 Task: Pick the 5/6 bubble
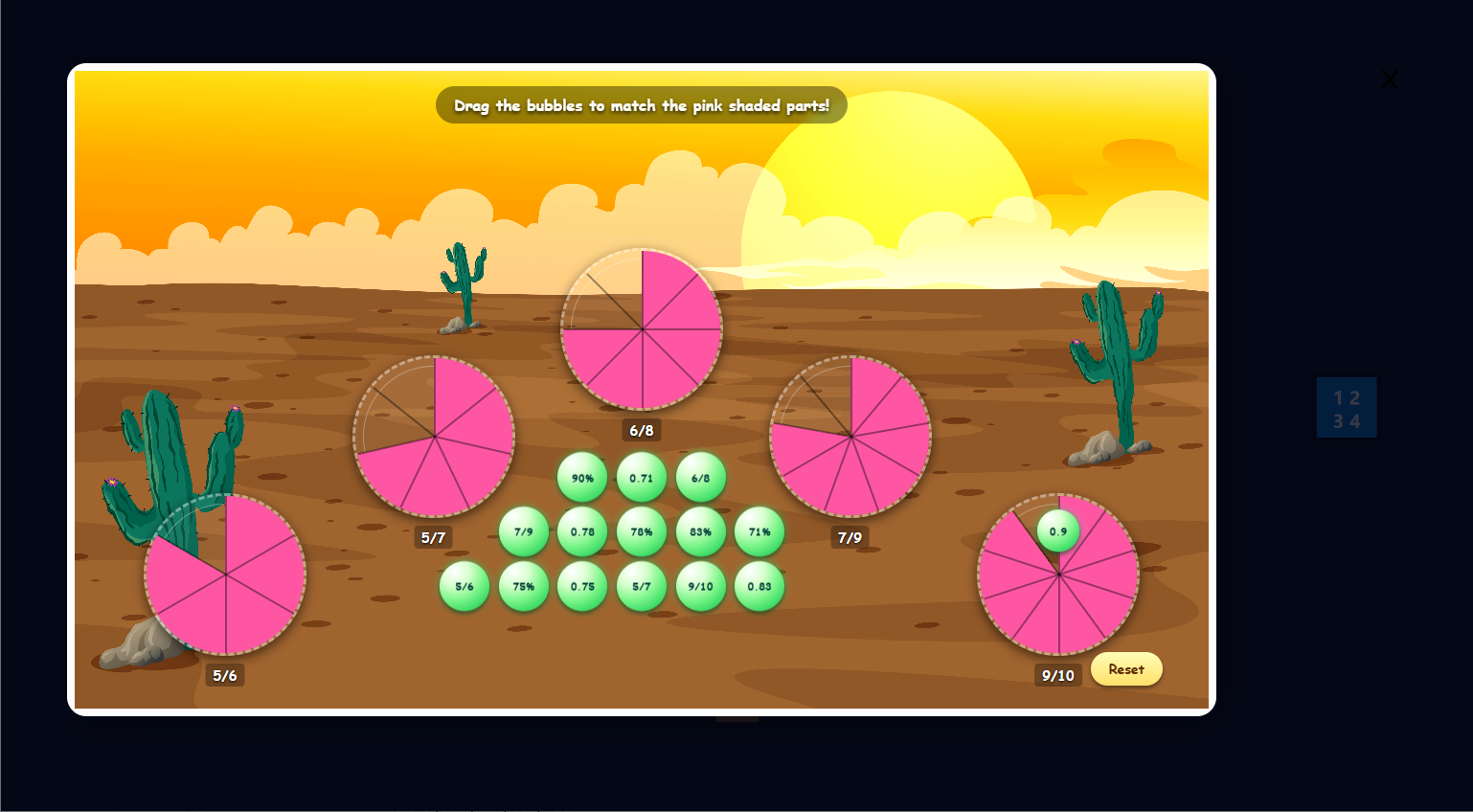coord(465,586)
